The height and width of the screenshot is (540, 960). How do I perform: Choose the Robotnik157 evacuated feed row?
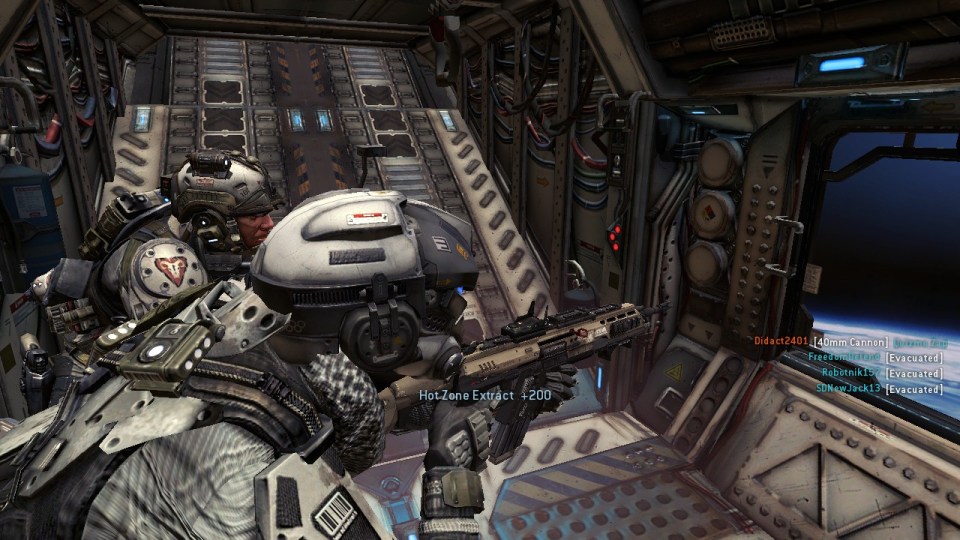881,372
